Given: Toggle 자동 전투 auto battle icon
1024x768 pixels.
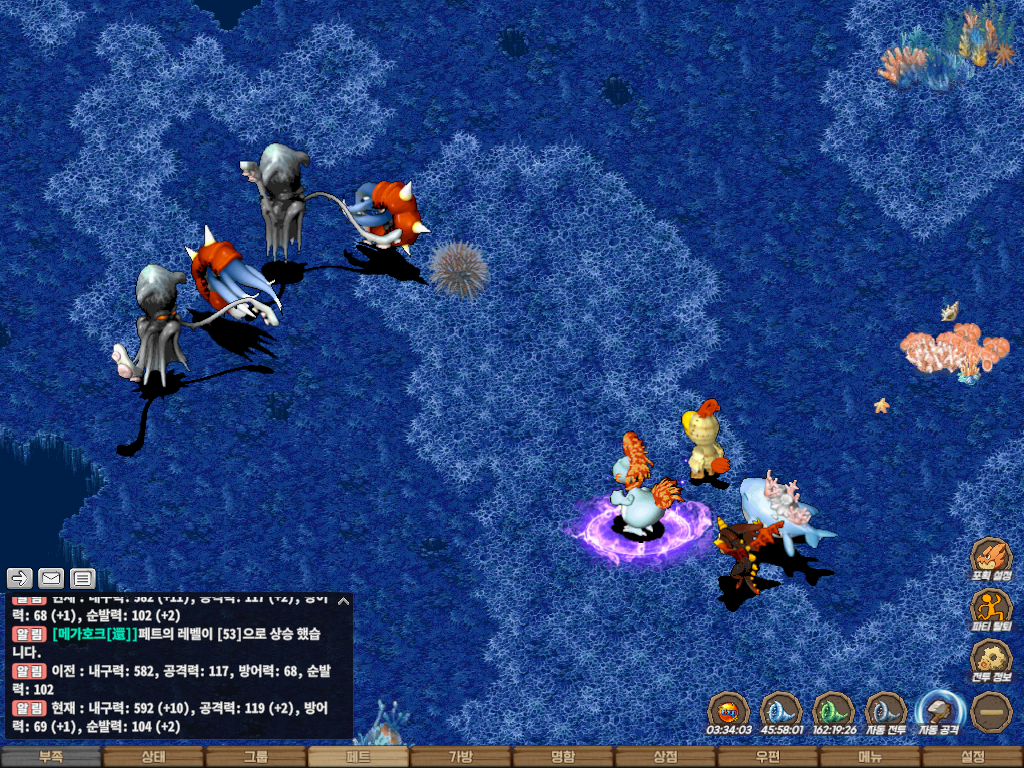Looking at the screenshot, I should tap(886, 711).
